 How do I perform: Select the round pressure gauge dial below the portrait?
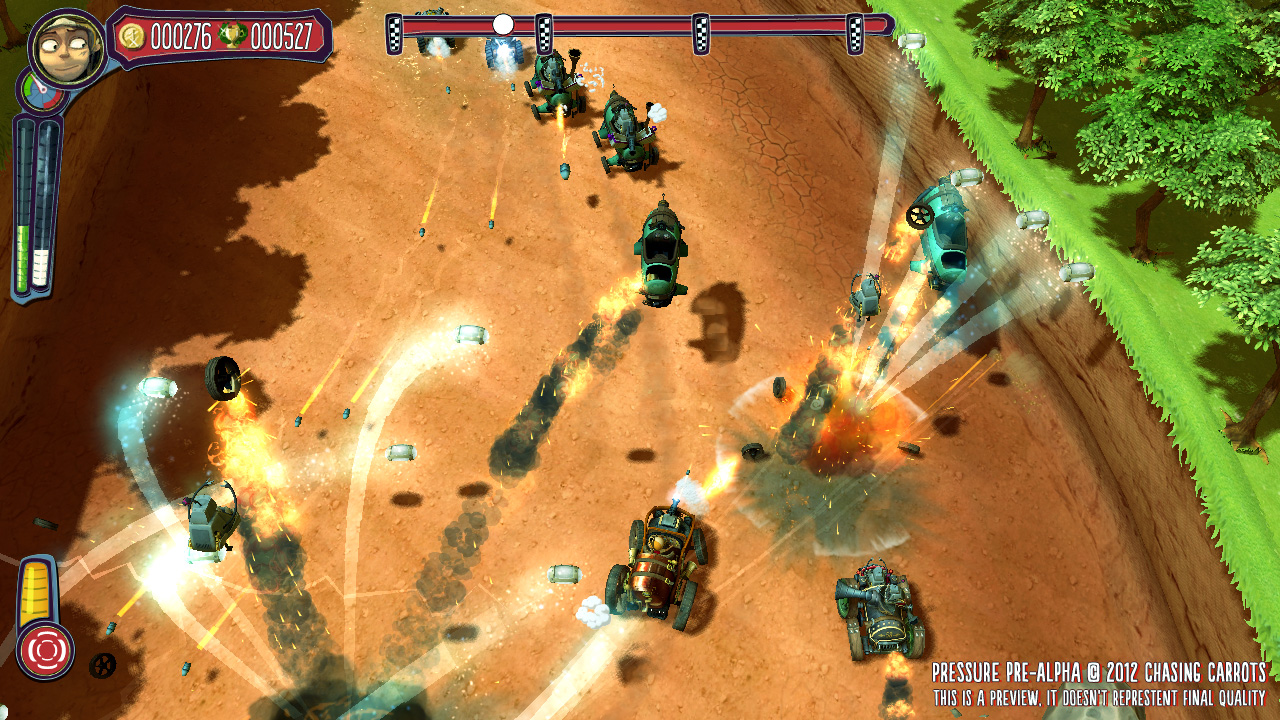[x=36, y=95]
